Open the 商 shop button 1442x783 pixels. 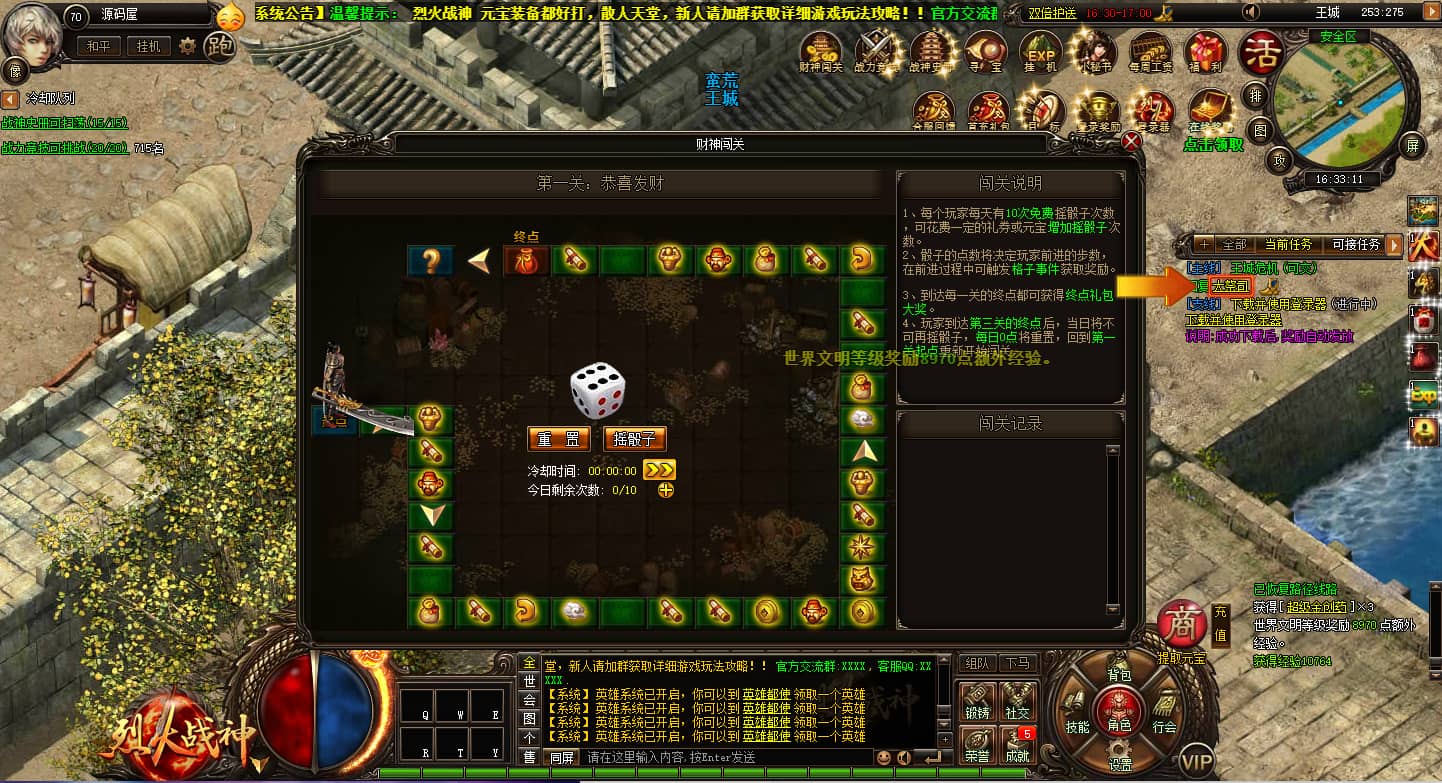(x=1181, y=623)
